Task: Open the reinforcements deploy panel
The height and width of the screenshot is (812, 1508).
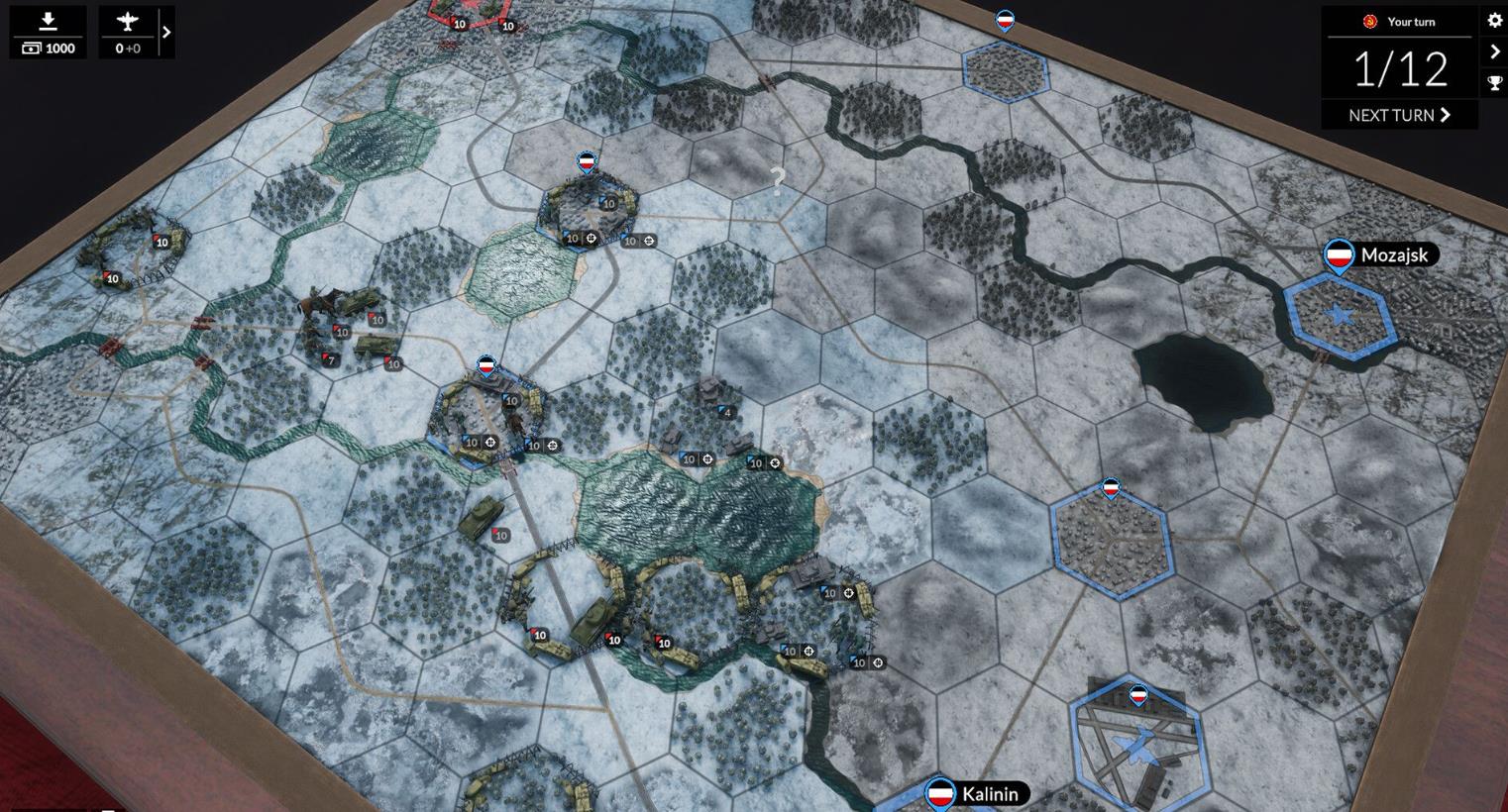Action: point(48,33)
